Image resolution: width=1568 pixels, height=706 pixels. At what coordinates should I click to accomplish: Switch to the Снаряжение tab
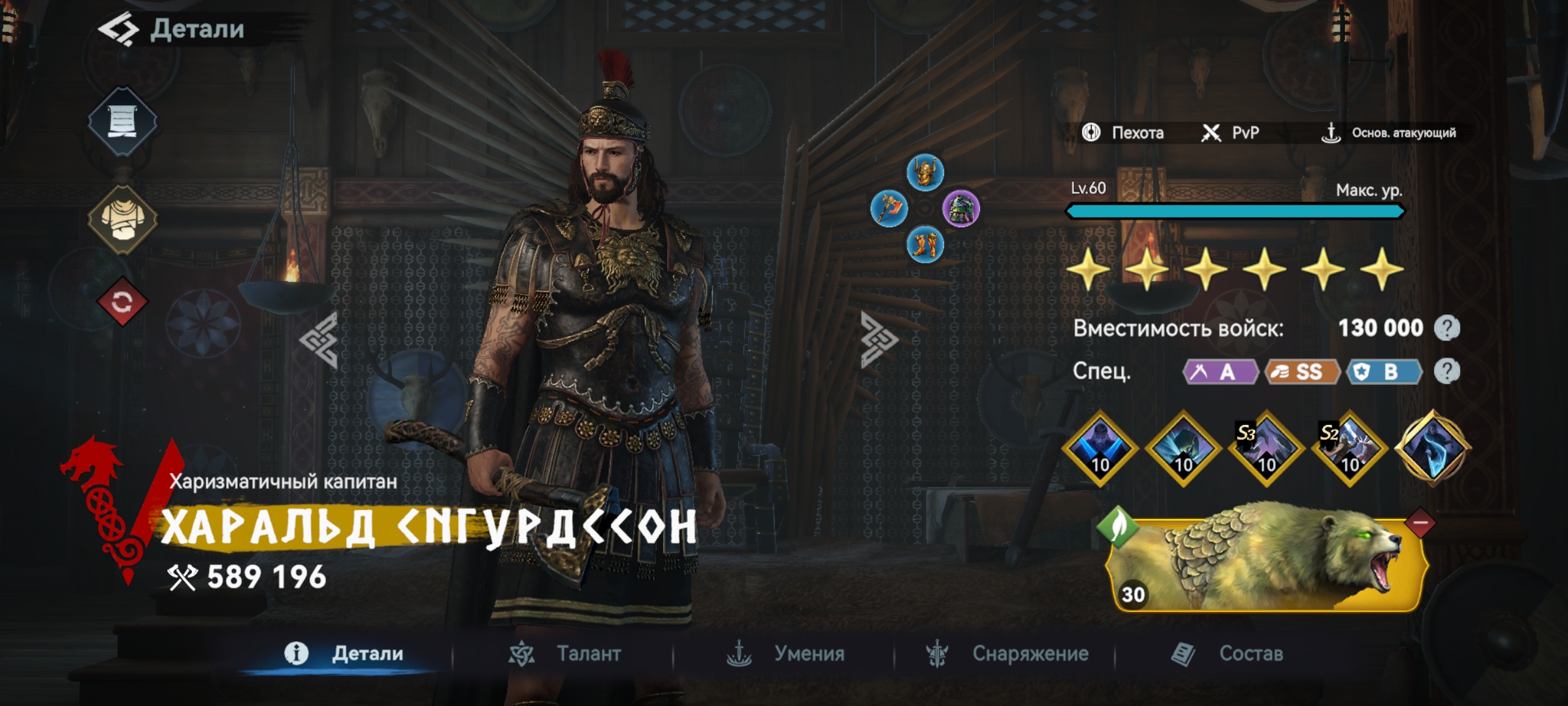tap(1007, 654)
